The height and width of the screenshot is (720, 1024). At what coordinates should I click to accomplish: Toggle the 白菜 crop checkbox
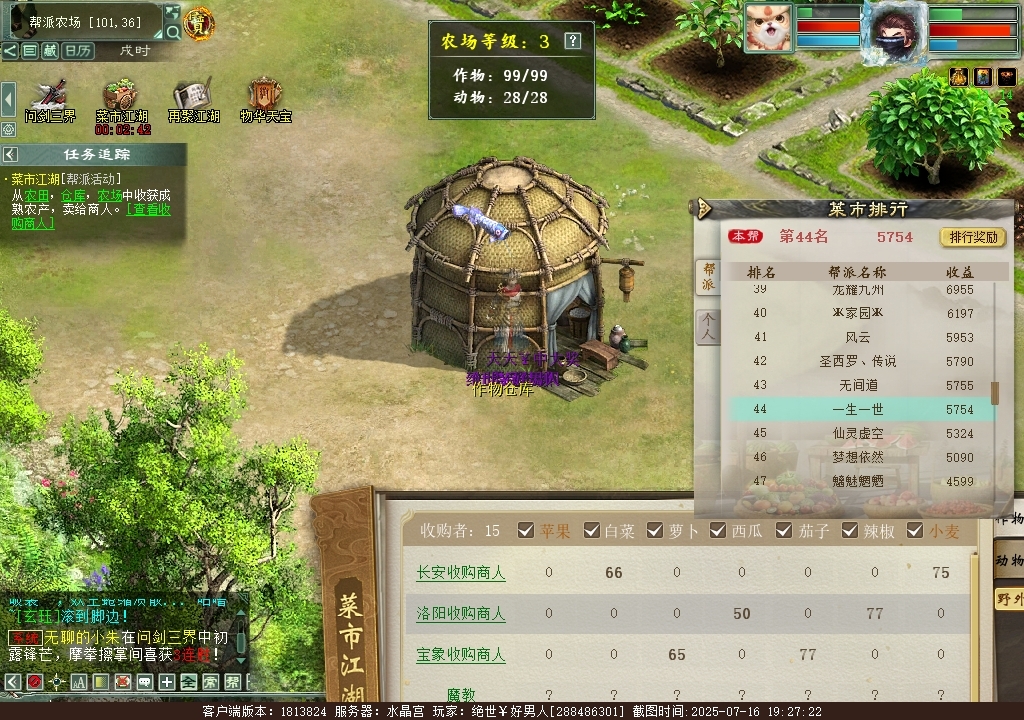click(592, 531)
